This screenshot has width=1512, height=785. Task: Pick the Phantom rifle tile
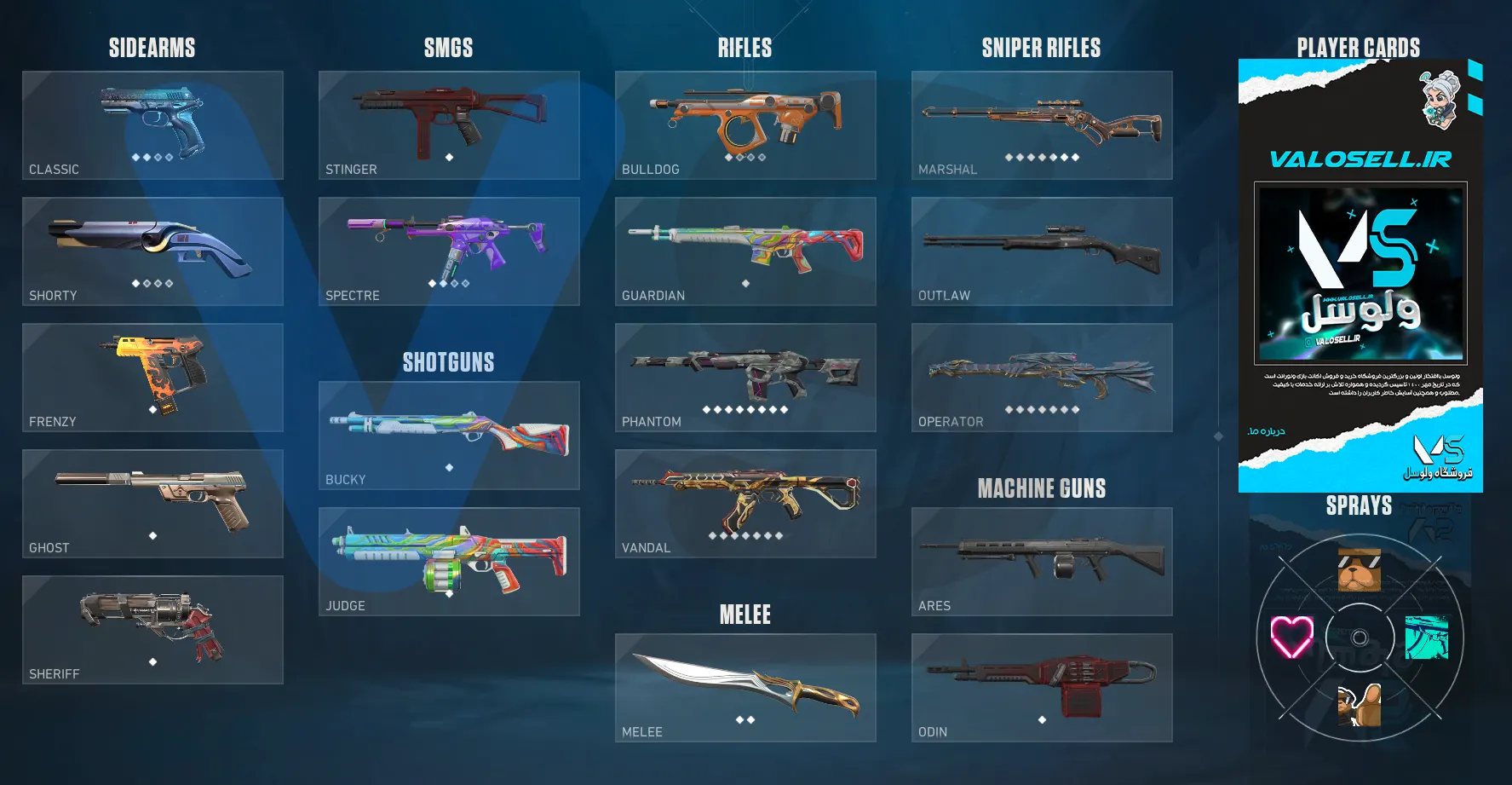tap(745, 378)
